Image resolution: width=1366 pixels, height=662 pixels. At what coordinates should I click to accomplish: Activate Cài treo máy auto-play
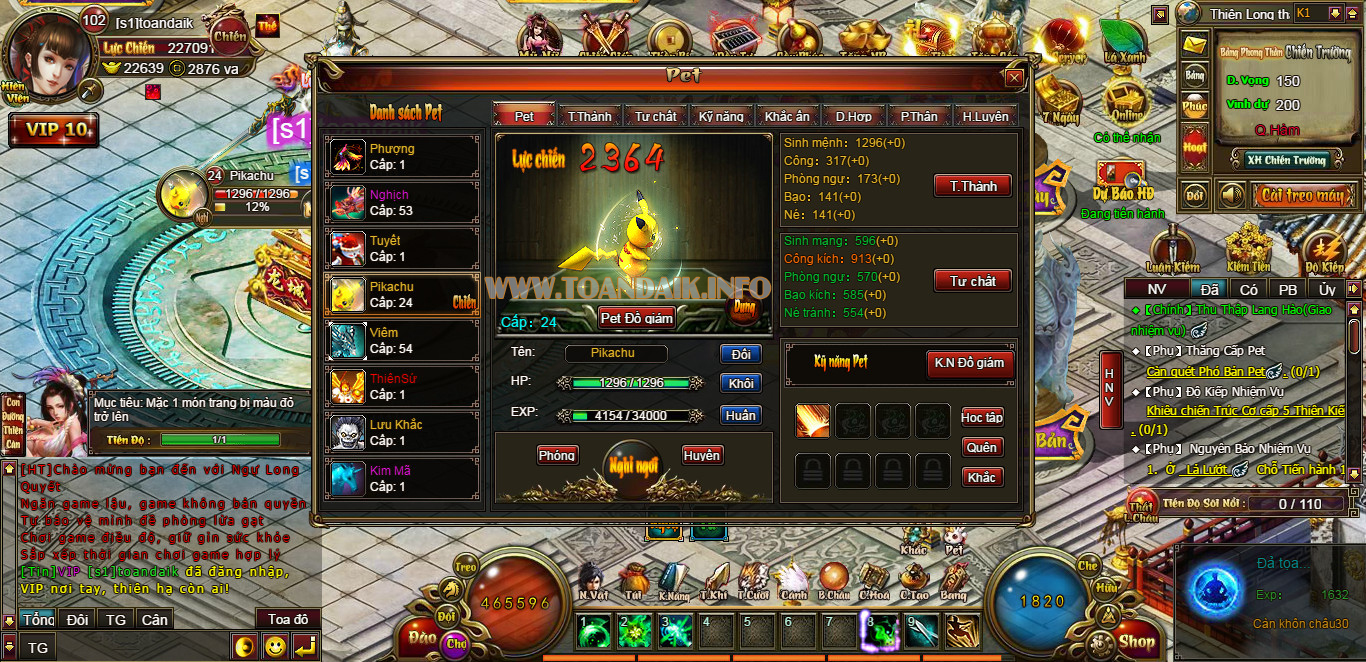coord(1300,195)
